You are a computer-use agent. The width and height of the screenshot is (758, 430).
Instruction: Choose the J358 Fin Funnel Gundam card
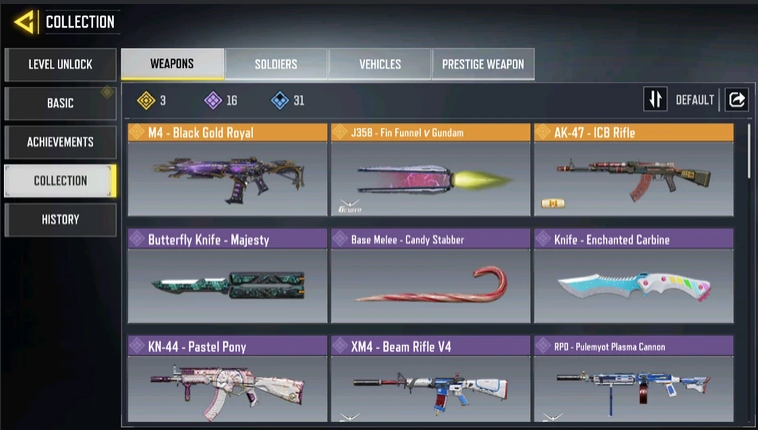[x=430, y=169]
